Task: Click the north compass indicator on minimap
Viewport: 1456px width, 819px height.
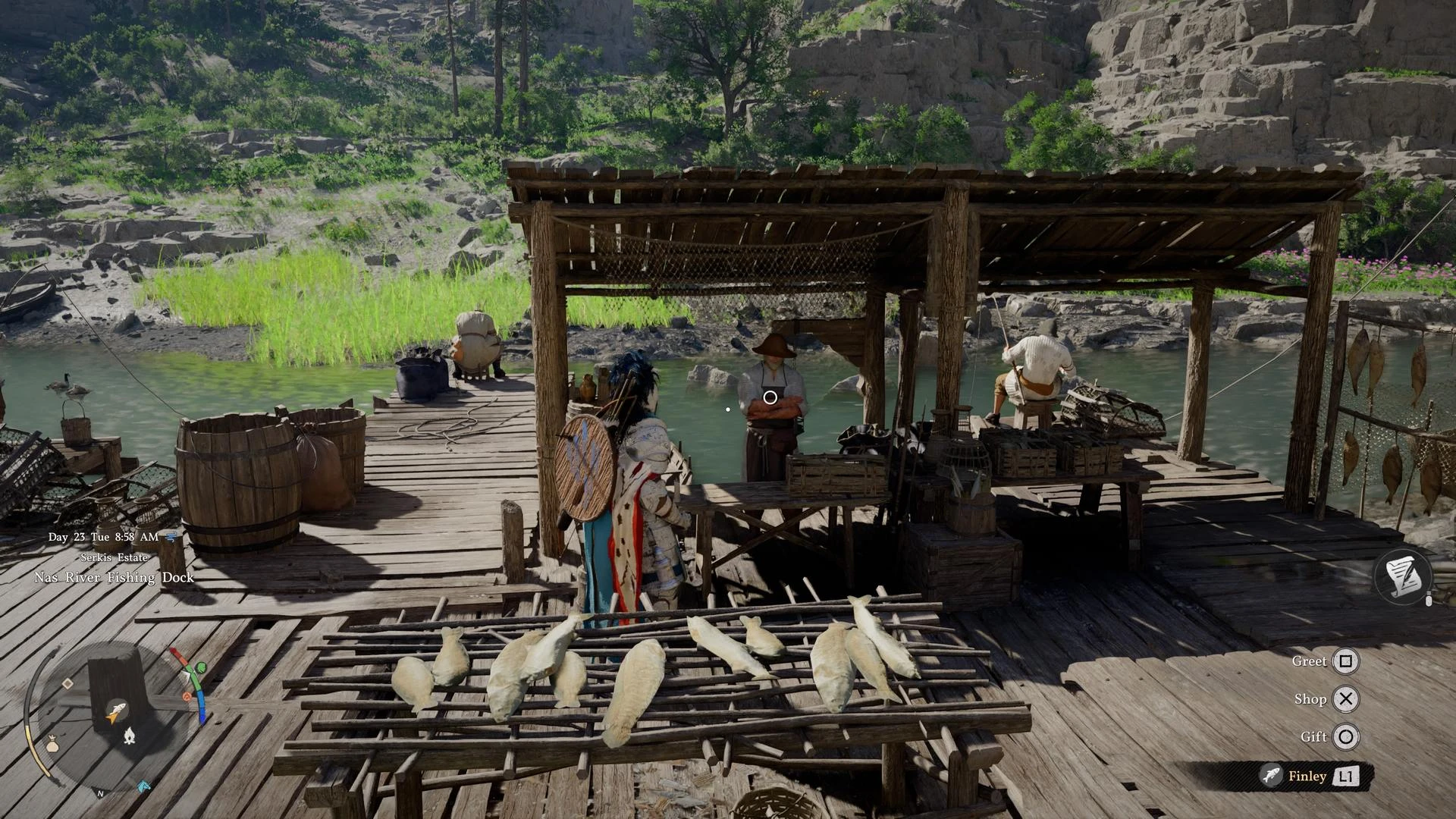Action: 100,793
